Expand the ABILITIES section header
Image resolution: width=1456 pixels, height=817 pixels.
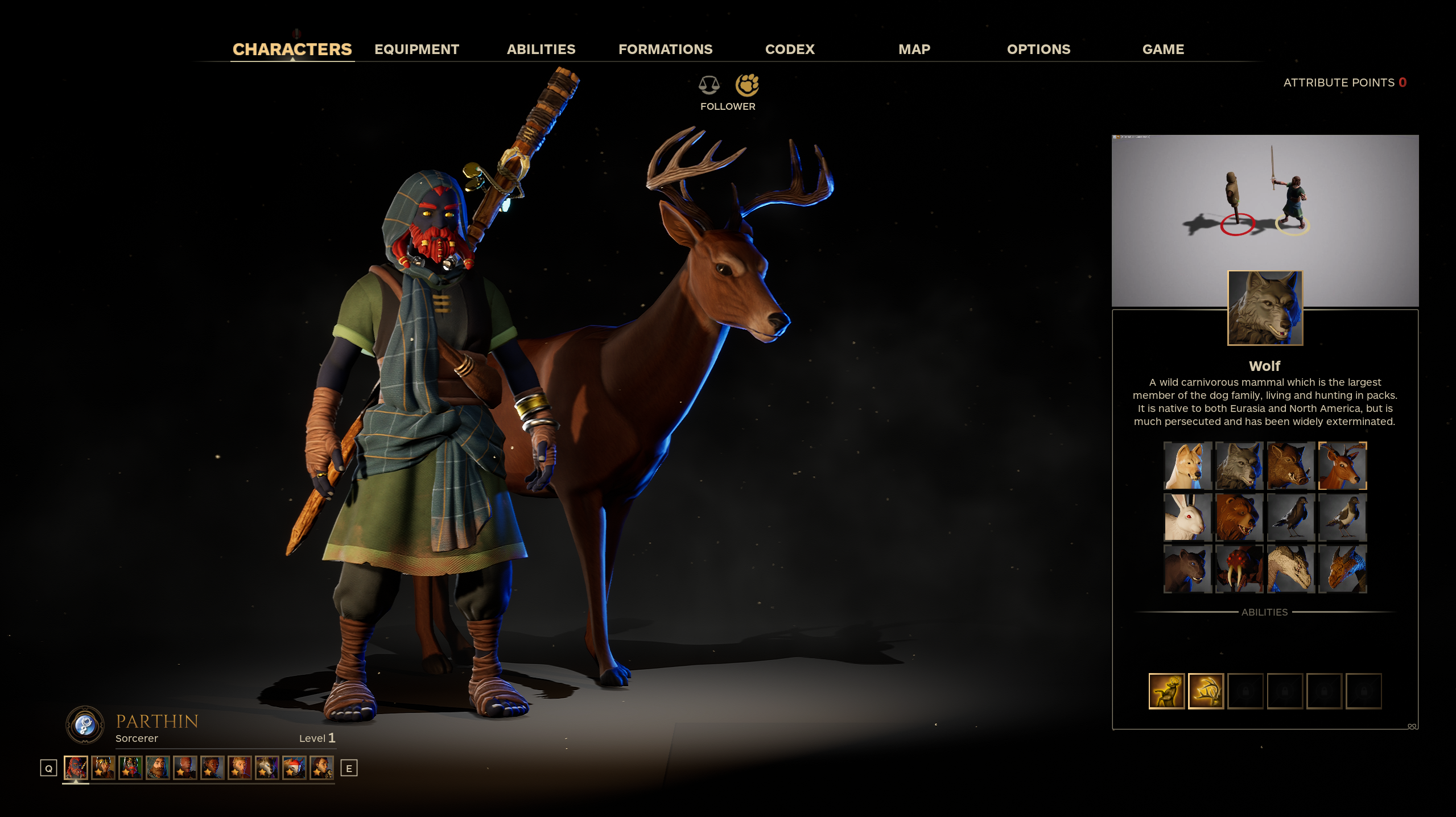[x=1263, y=612]
